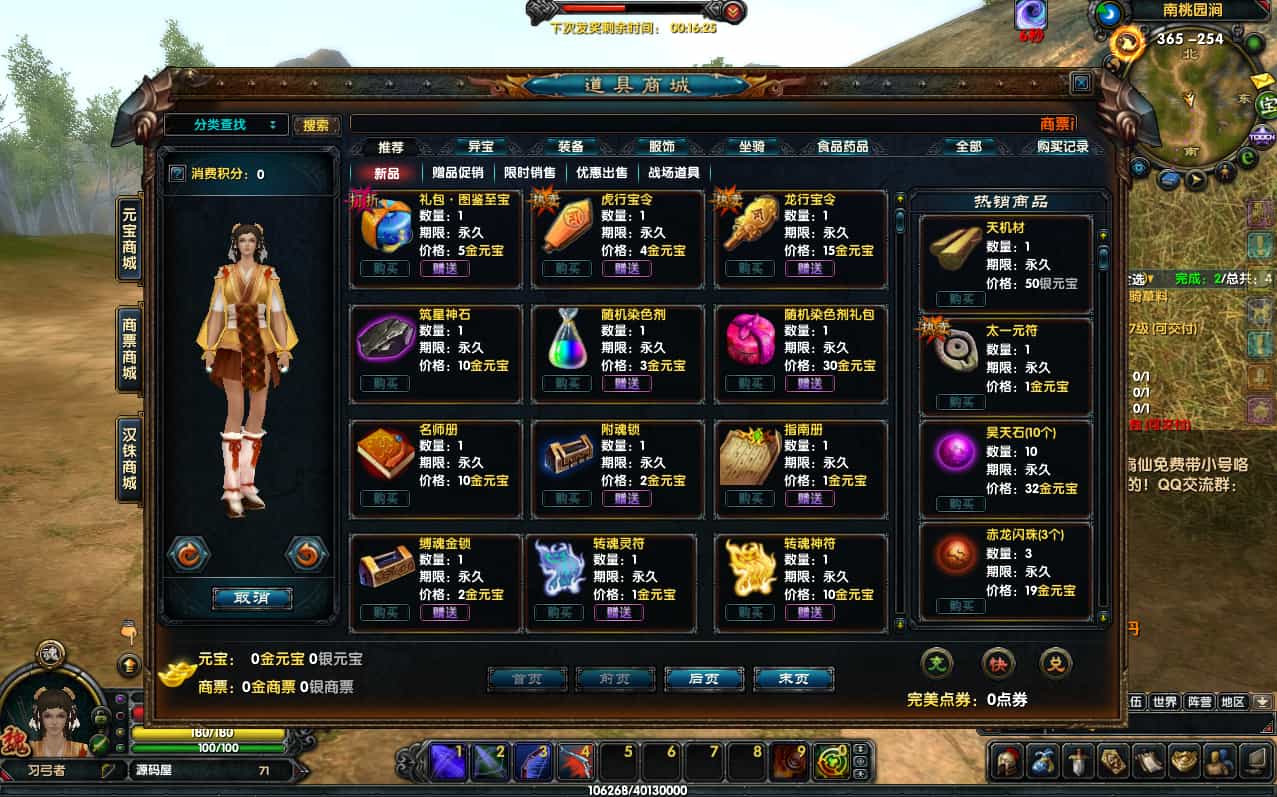Click the 搜索 search button
Image resolution: width=1277 pixels, height=797 pixels.
[316, 125]
